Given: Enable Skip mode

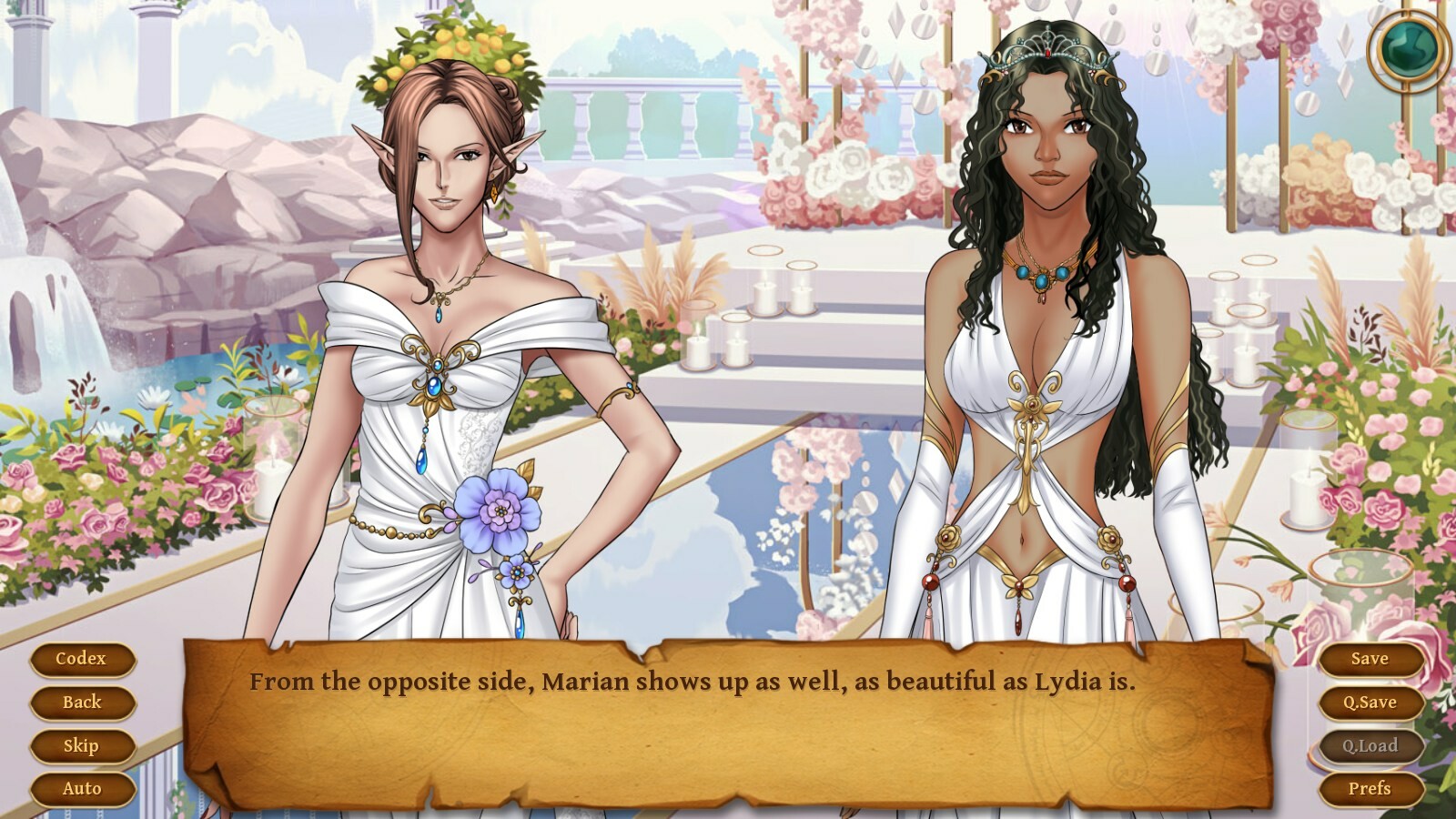Looking at the screenshot, I should pos(83,745).
